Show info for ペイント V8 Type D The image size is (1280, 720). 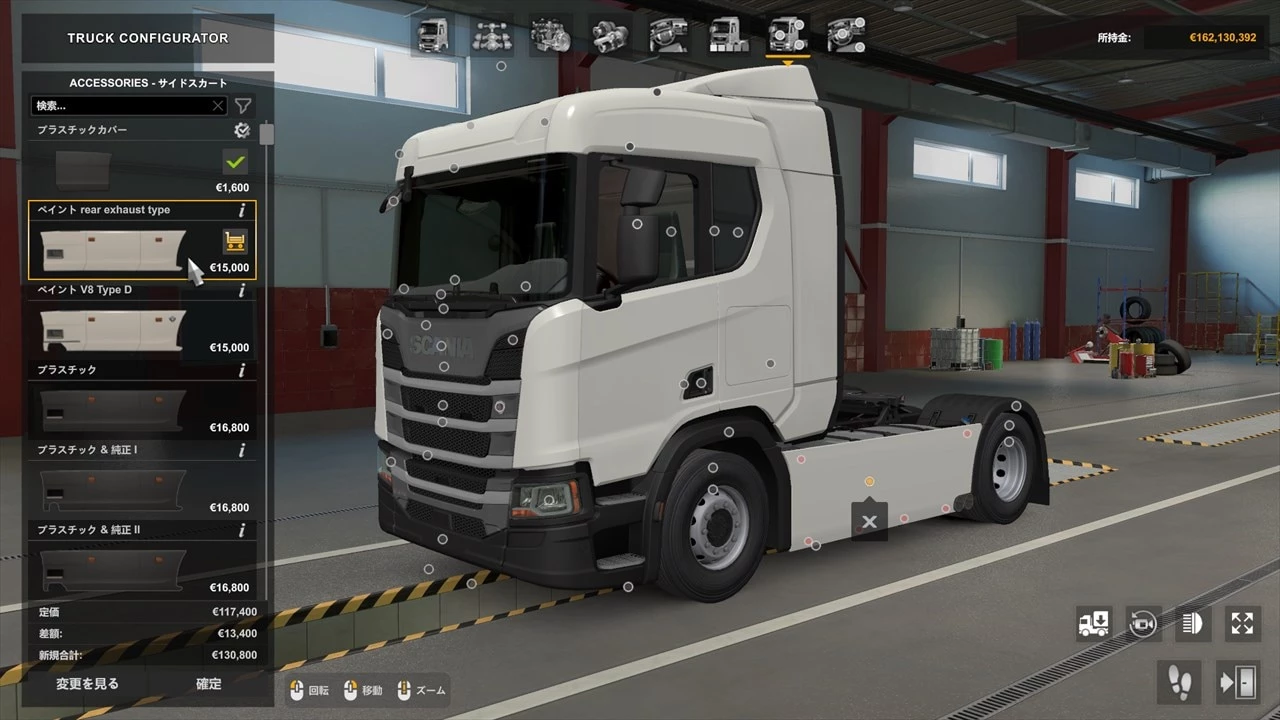click(x=242, y=290)
